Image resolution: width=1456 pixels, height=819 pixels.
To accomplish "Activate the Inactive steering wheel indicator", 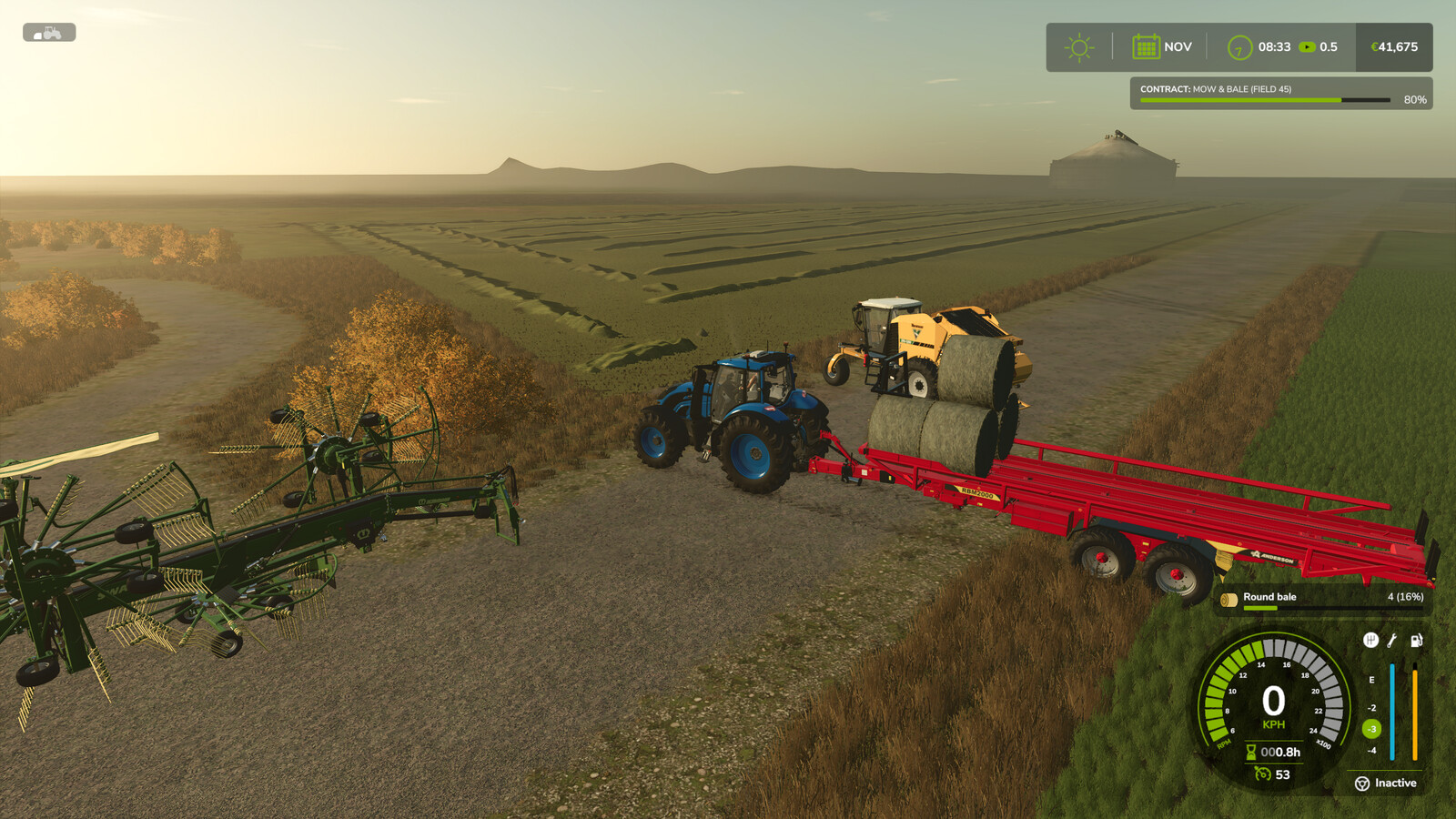I will 1362,784.
